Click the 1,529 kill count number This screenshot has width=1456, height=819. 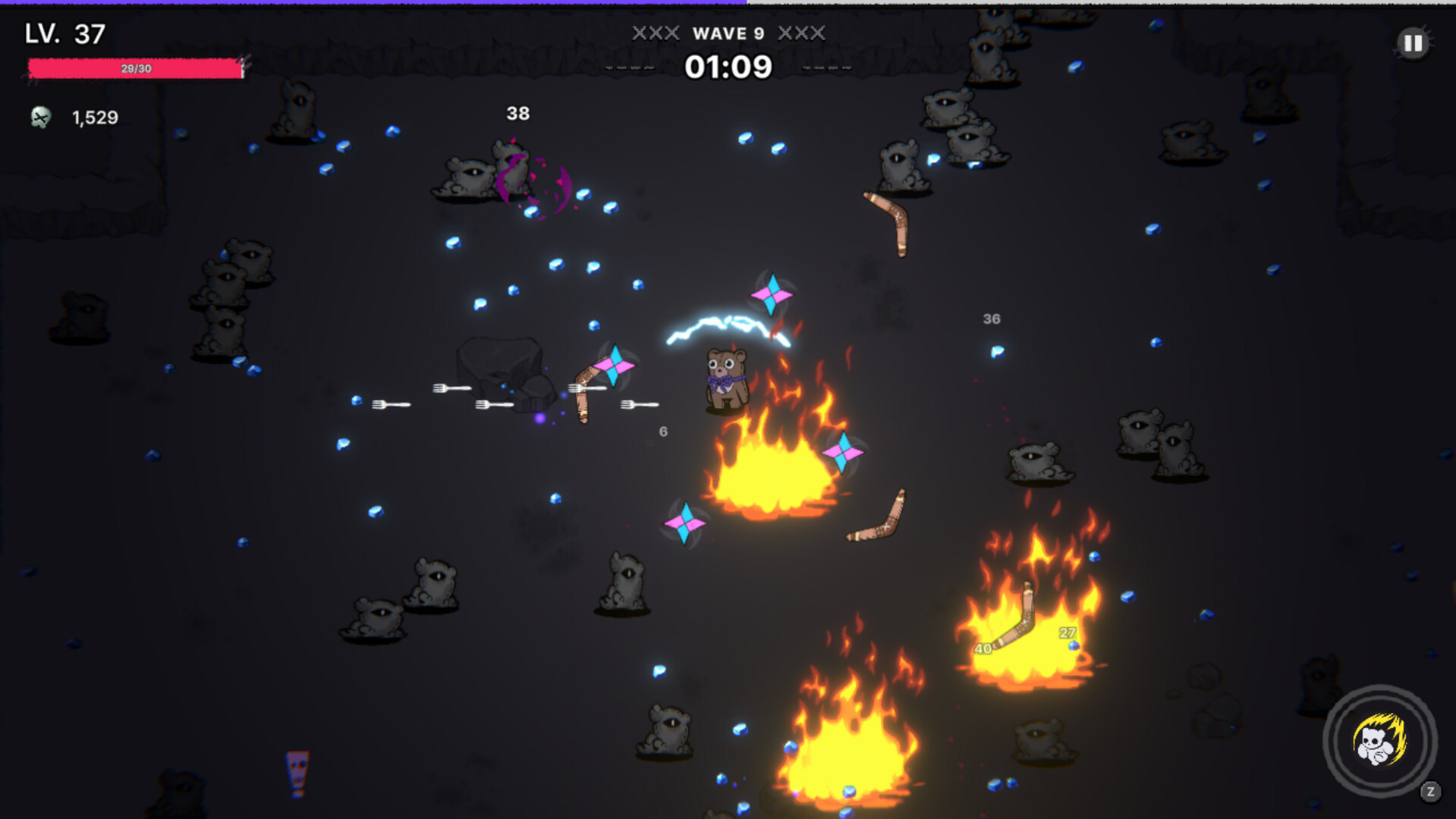[94, 118]
